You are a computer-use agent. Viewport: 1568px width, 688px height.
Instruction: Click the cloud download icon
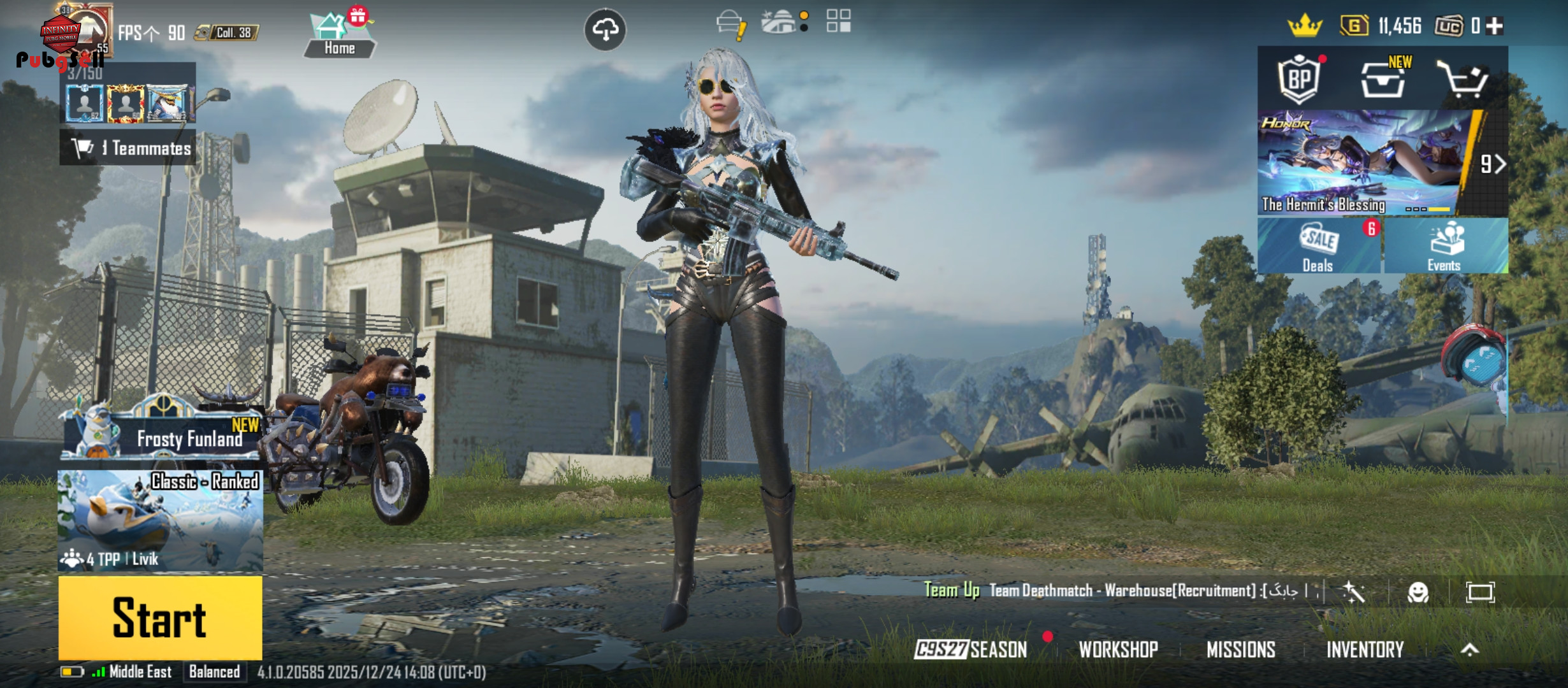(x=605, y=29)
